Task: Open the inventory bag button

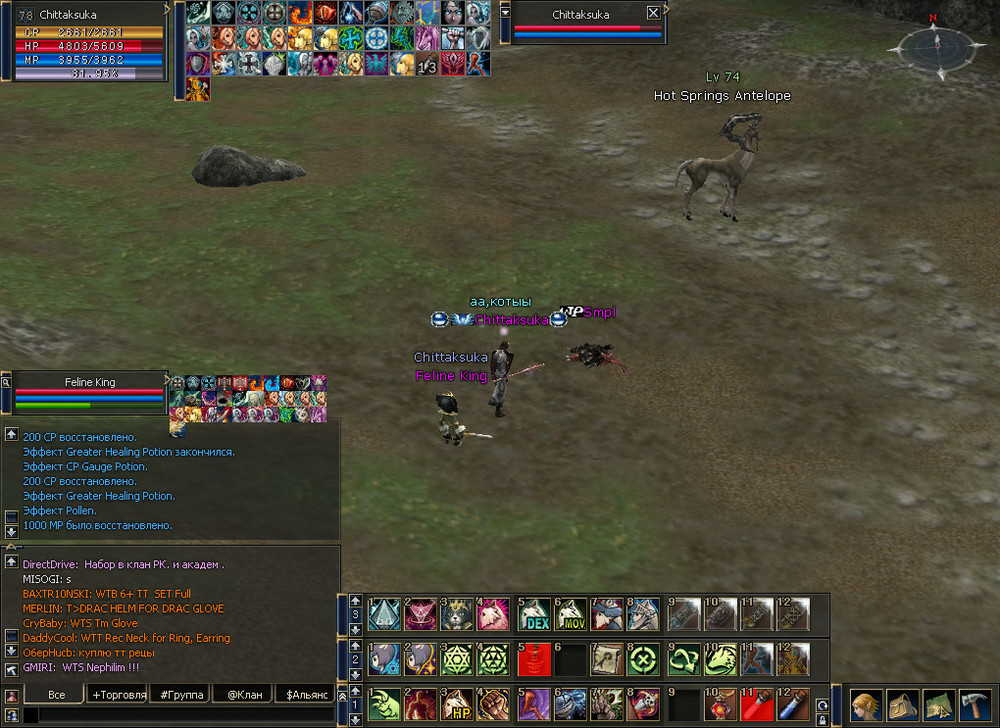Action: coord(902,704)
